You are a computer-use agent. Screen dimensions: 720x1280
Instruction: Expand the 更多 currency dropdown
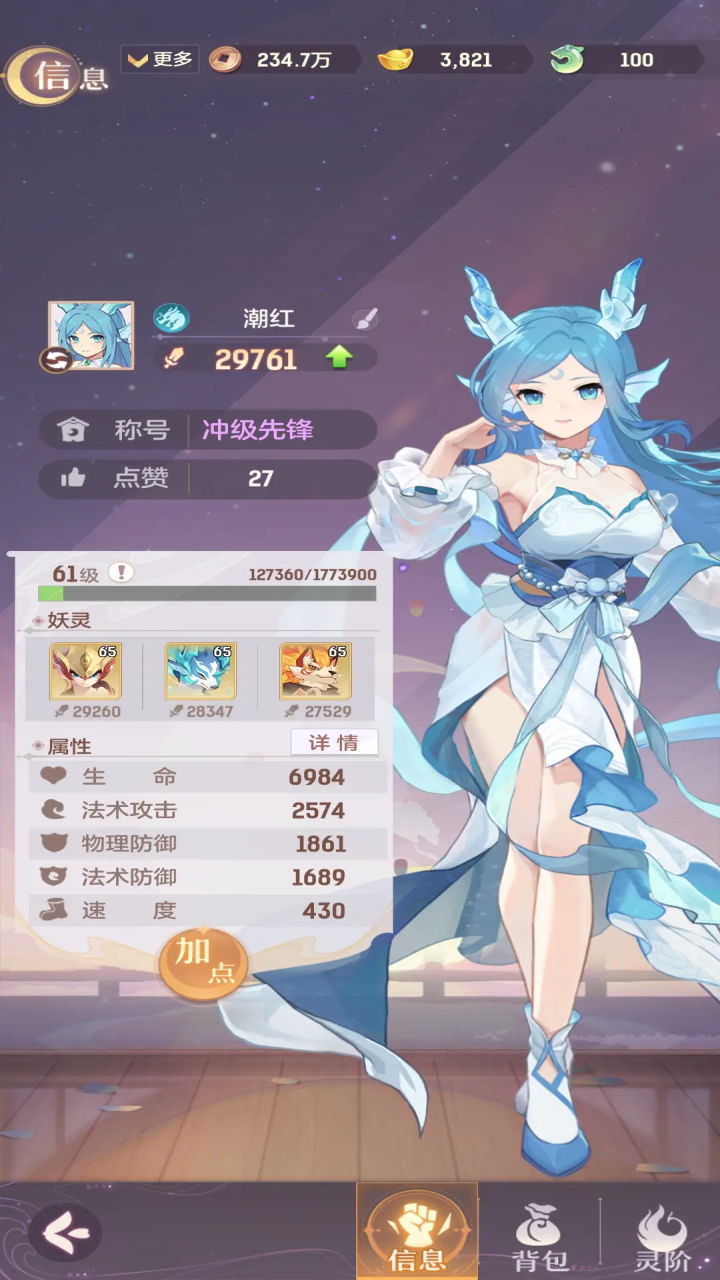click(x=160, y=59)
